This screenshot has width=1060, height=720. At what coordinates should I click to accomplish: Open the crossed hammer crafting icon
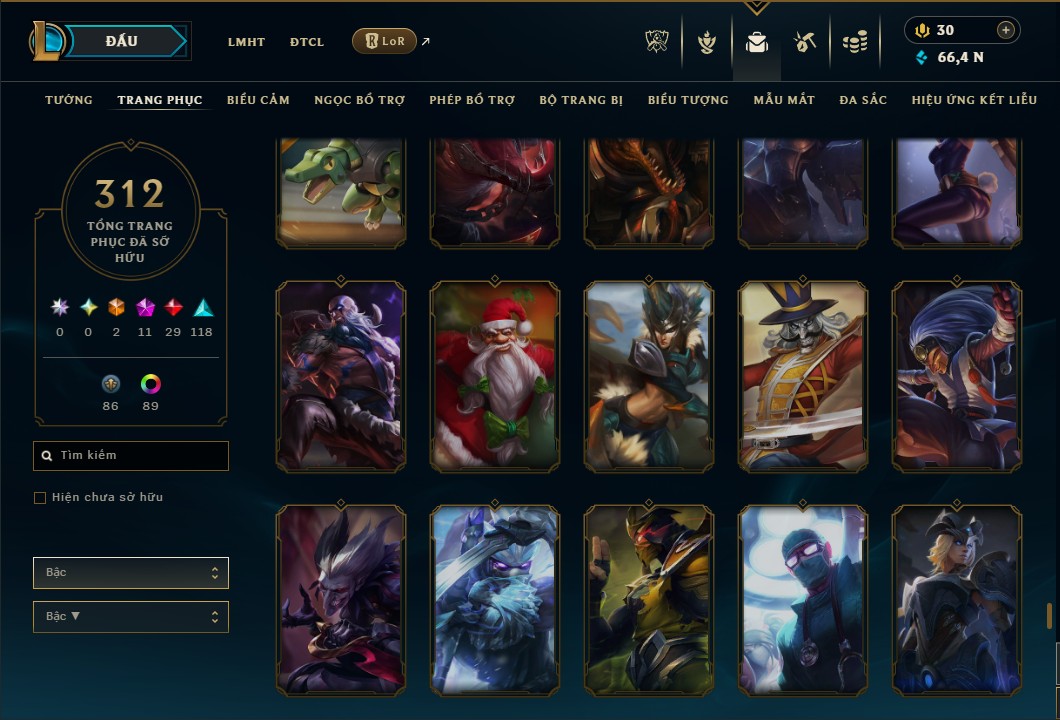[x=805, y=42]
